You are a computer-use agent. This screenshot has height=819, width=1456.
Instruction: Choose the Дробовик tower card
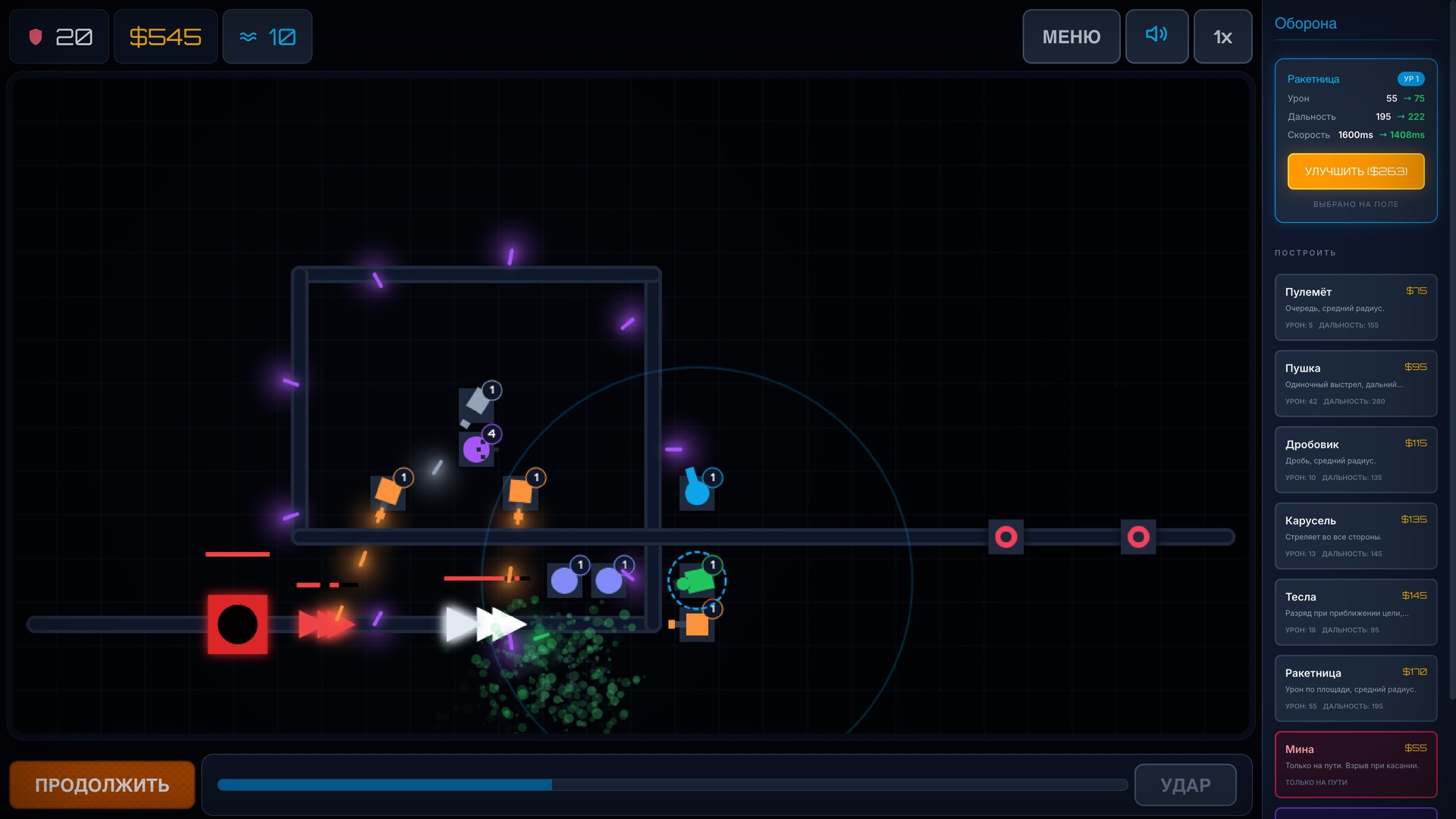pos(1355,460)
